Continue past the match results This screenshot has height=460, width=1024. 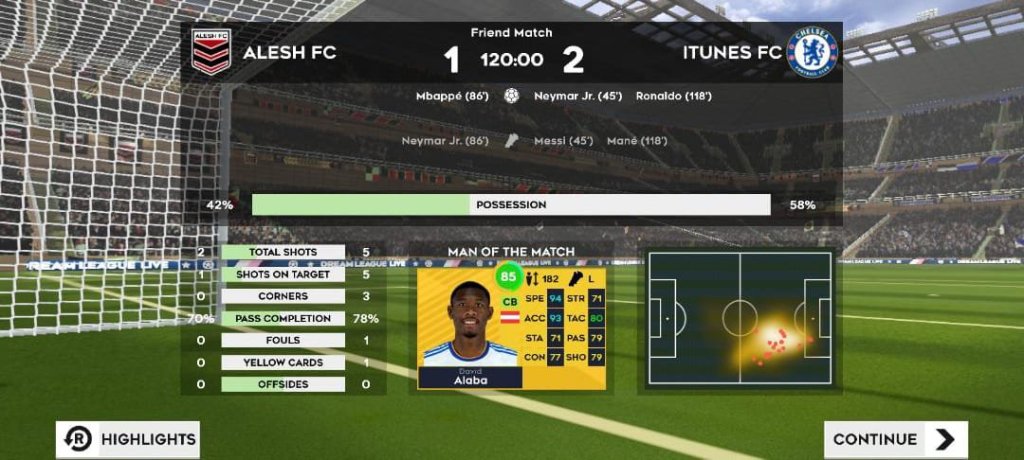point(895,439)
